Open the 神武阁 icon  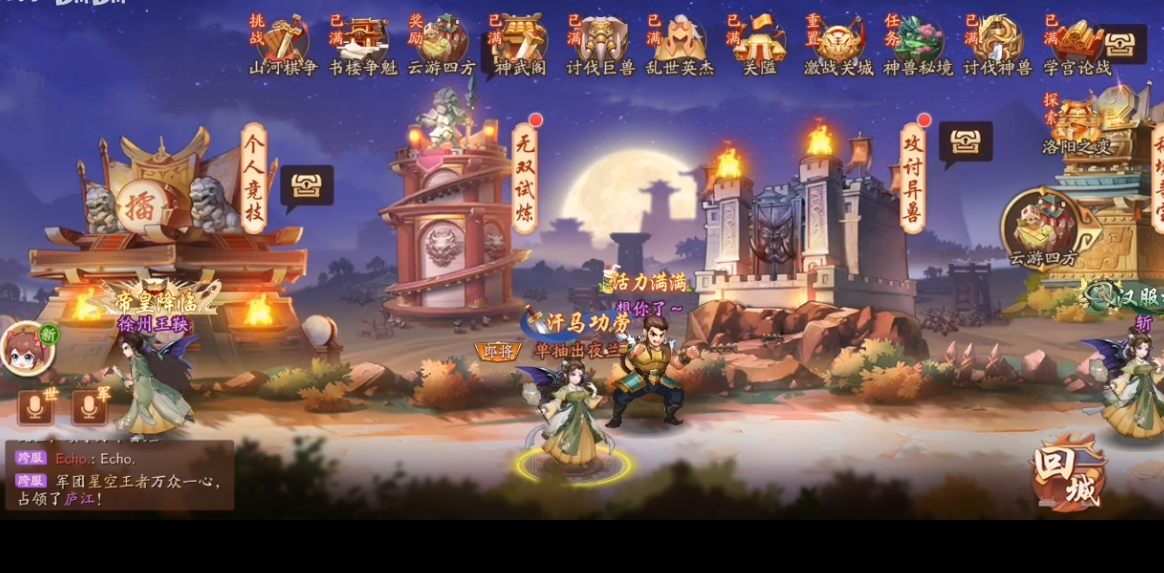click(x=521, y=42)
